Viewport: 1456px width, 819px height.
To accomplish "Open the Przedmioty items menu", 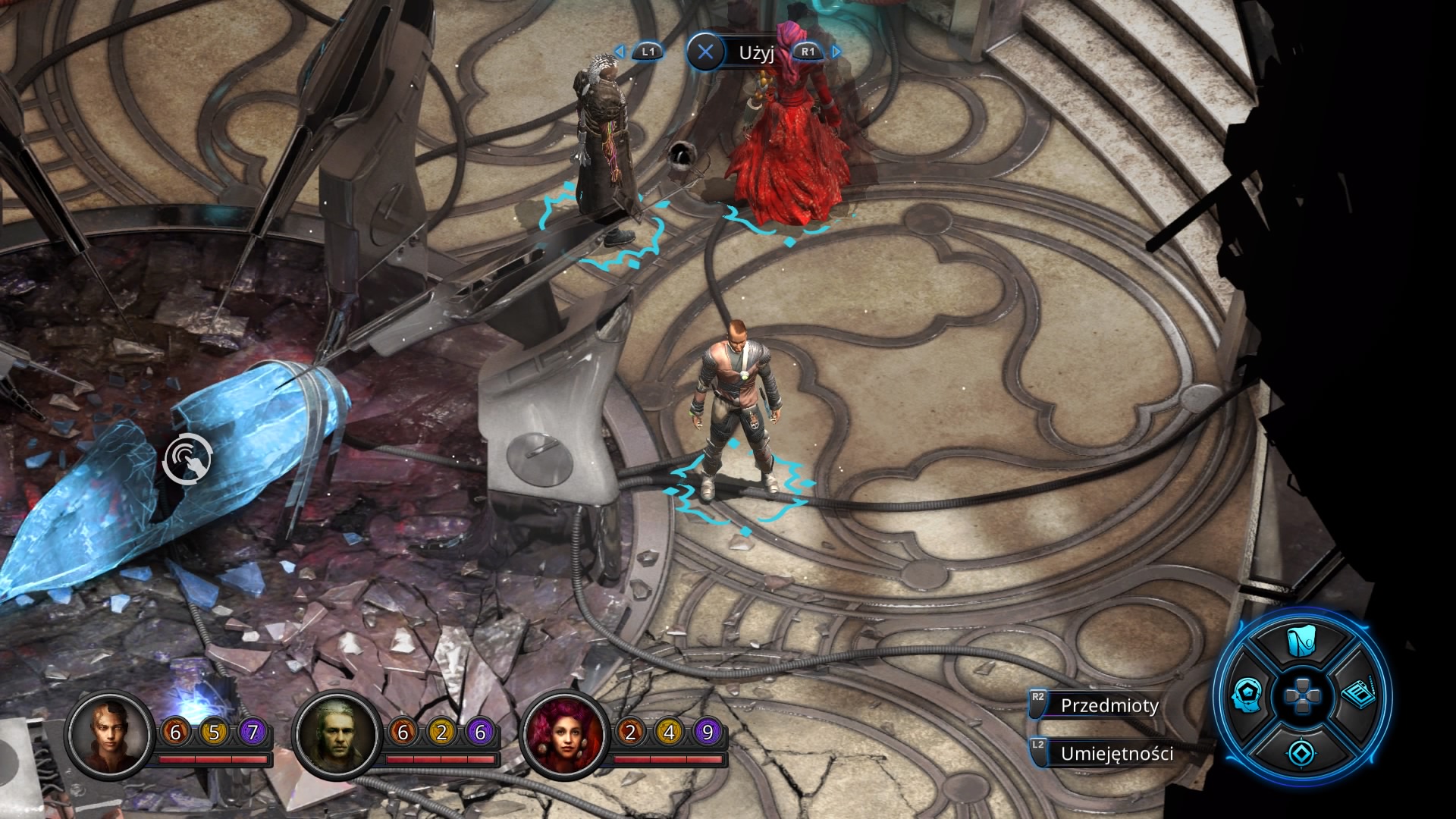I will click(1109, 705).
